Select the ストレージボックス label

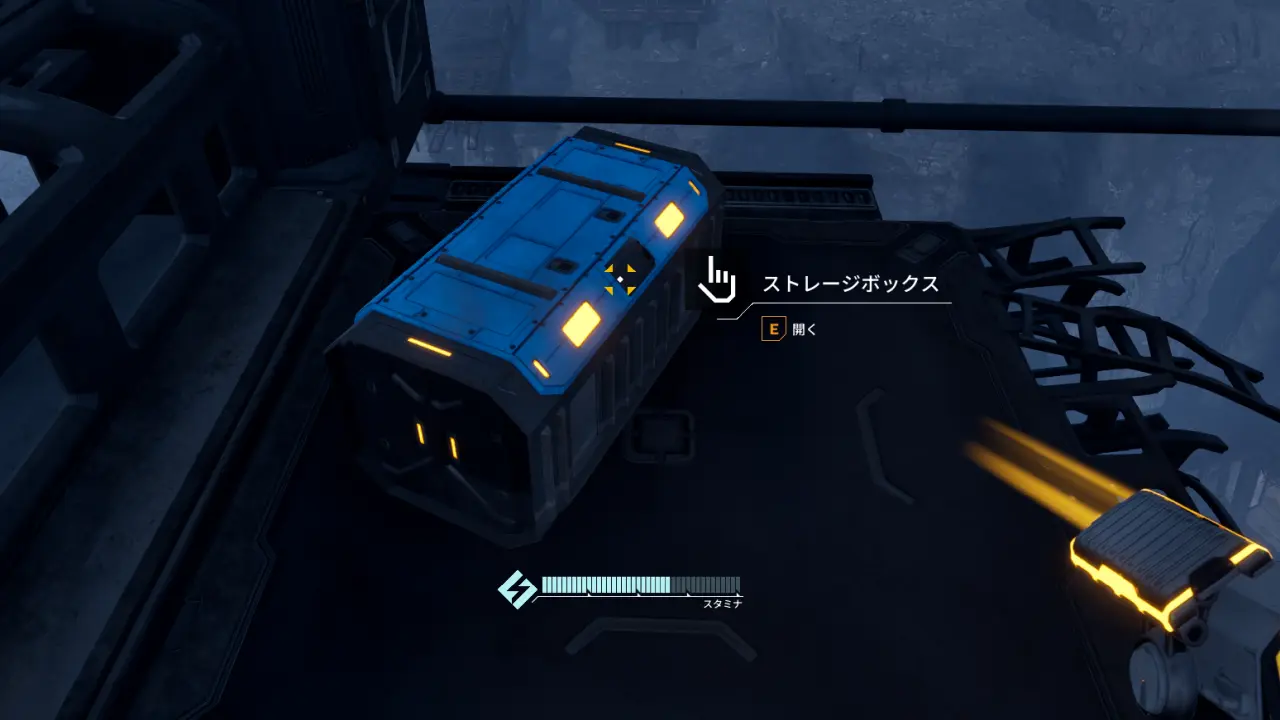849,283
